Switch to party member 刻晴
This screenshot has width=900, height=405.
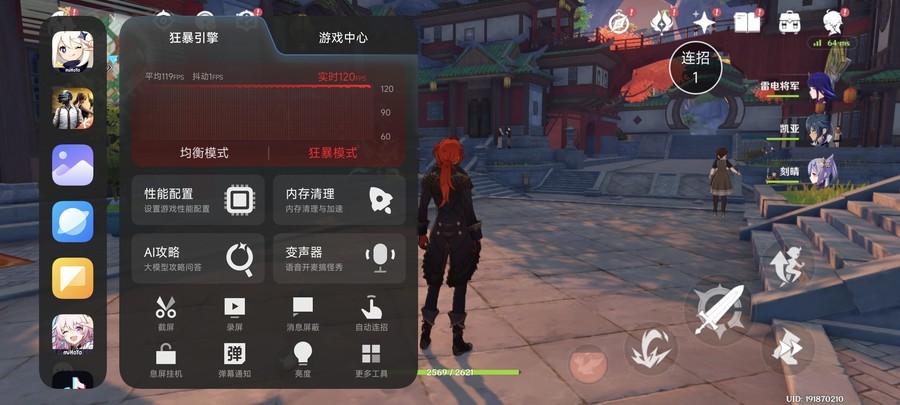coord(824,170)
